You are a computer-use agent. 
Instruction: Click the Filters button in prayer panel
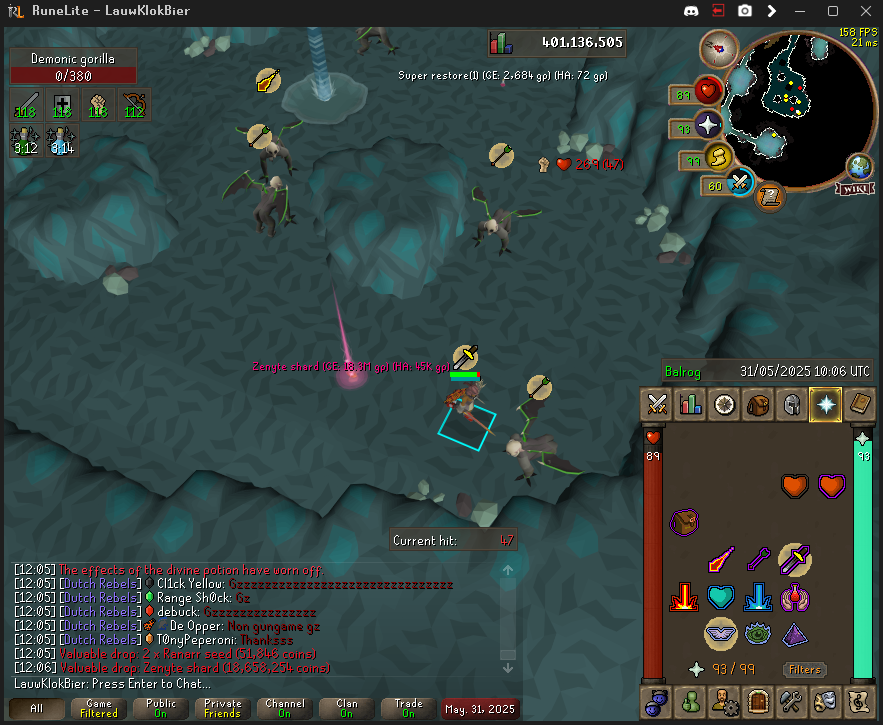coord(804,669)
